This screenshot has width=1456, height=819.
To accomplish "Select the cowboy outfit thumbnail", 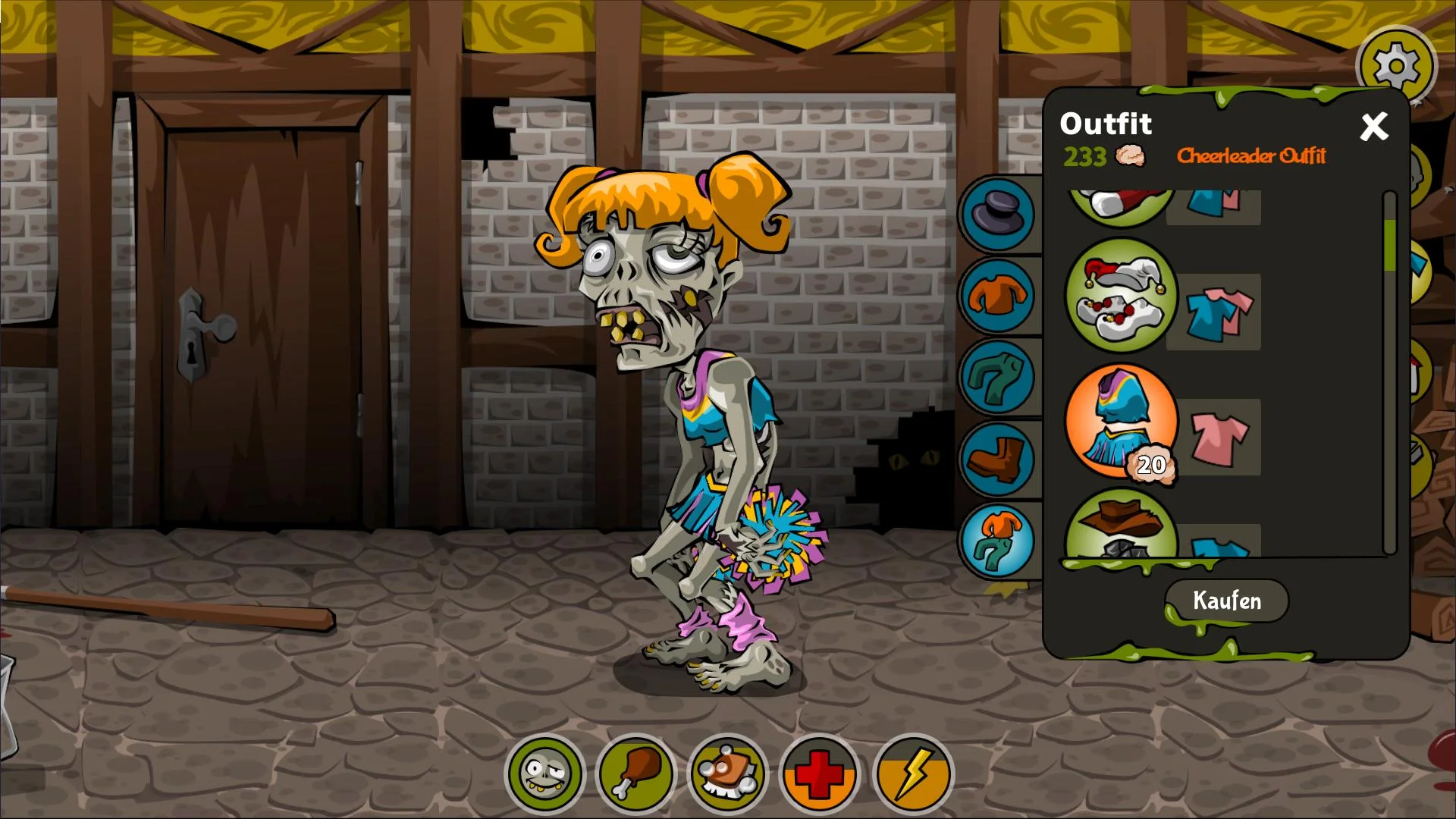I will tap(1121, 531).
